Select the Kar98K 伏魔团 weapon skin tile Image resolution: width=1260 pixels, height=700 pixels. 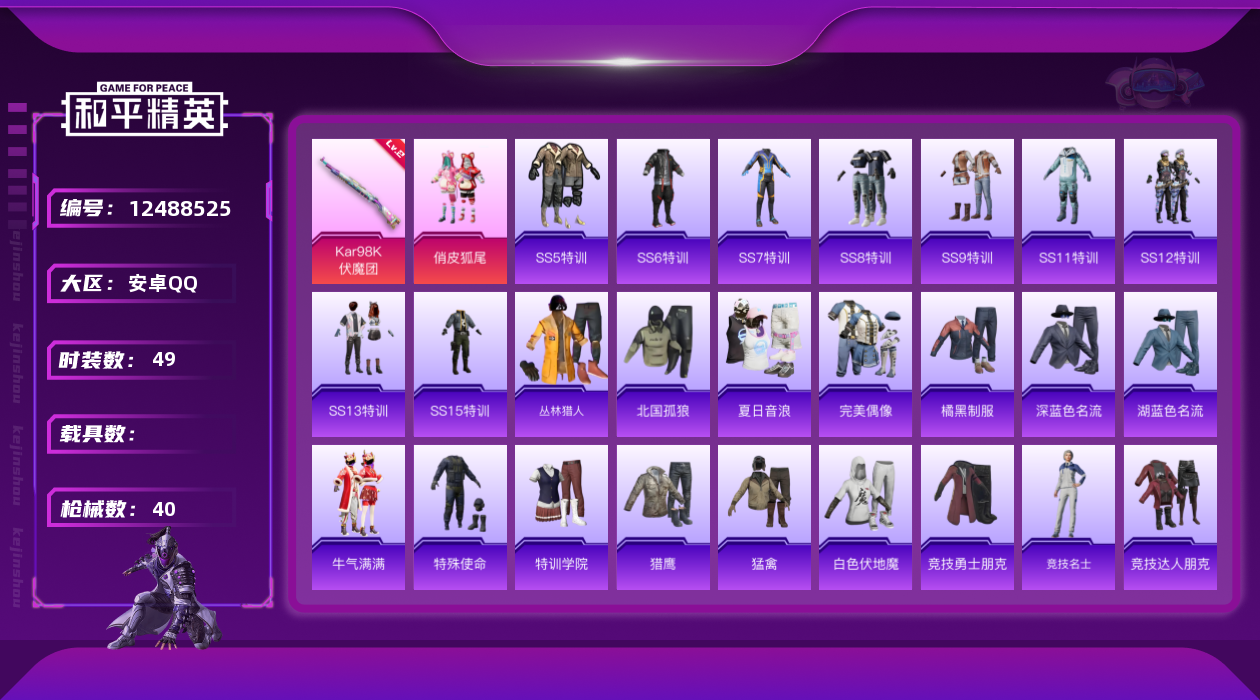click(x=358, y=211)
